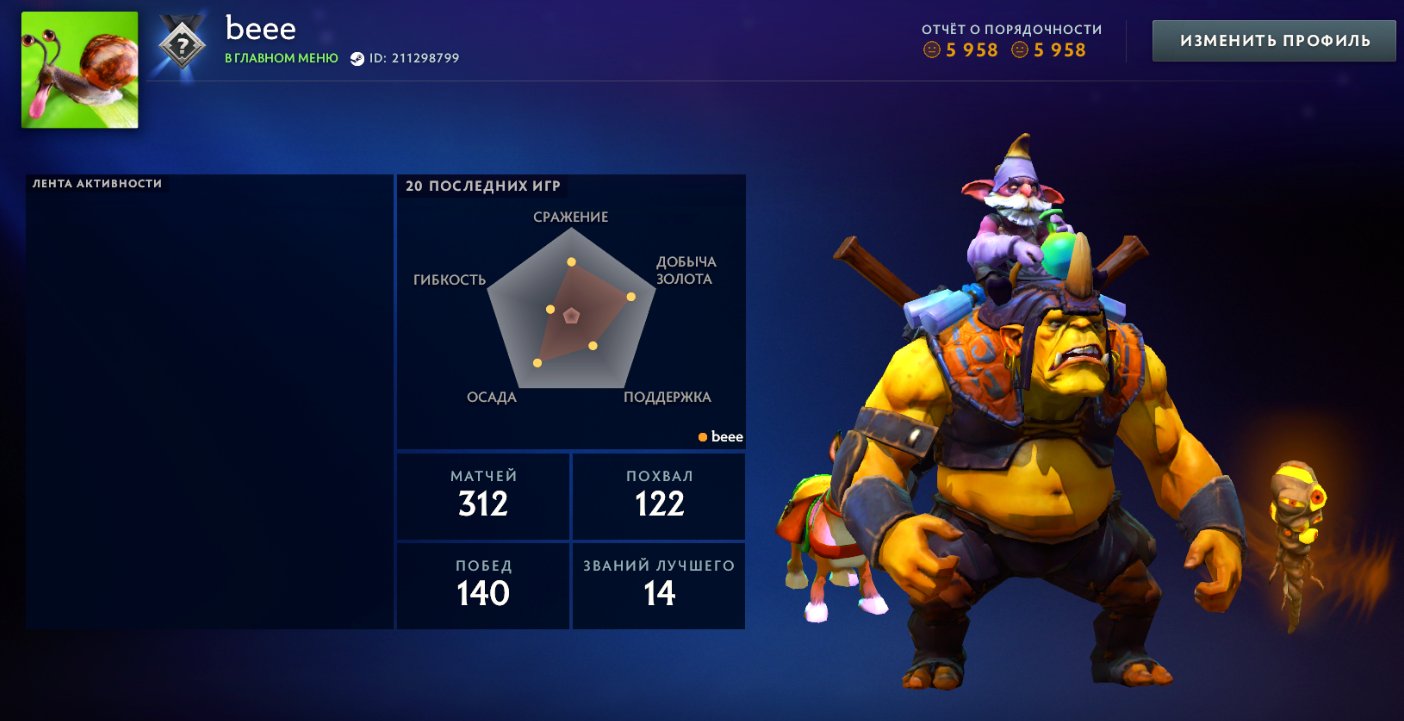
Task: Select the ПОДДЕРЖКА data point on the radar chart
Action: click(592, 345)
